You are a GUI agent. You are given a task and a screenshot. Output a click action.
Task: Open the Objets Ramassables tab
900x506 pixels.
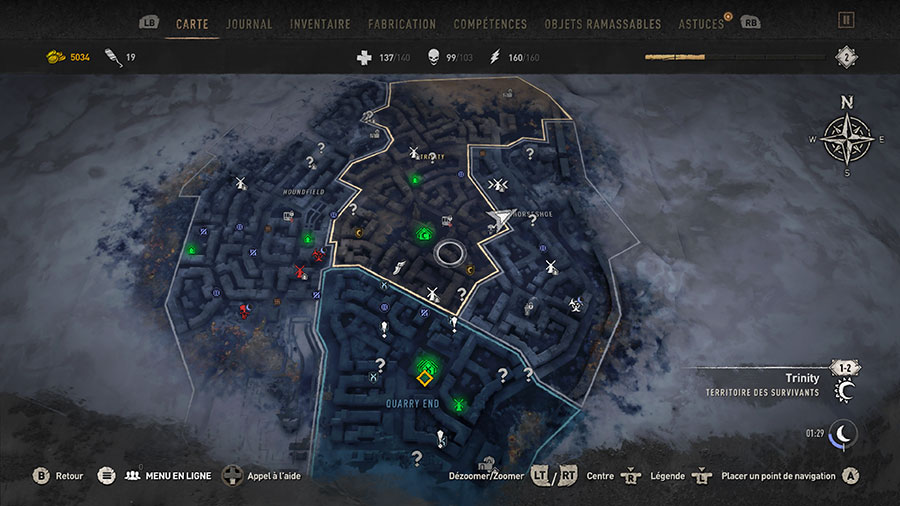click(x=603, y=23)
